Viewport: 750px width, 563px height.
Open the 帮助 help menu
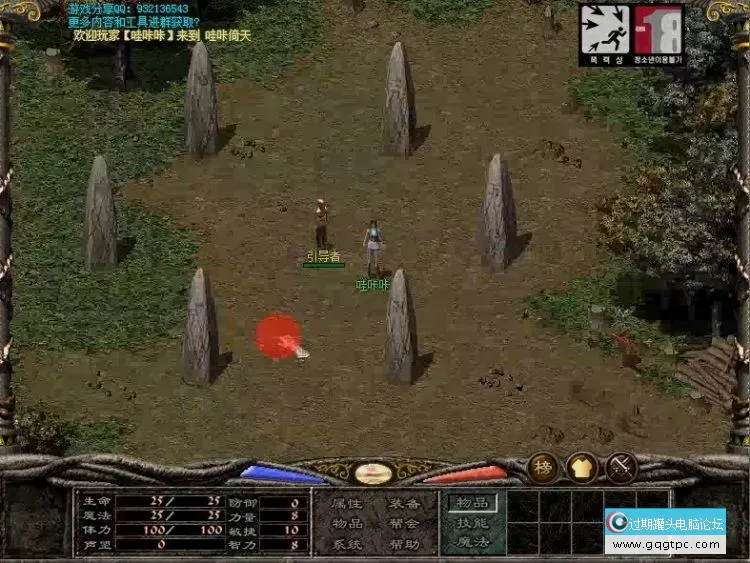tap(405, 545)
